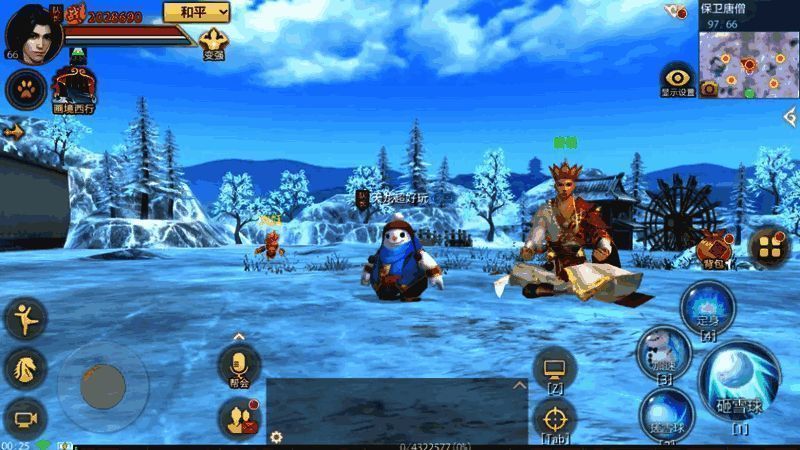Viewport: 800px width, 450px height.
Task: Activate the snowman skill icon
Action: [x=663, y=351]
